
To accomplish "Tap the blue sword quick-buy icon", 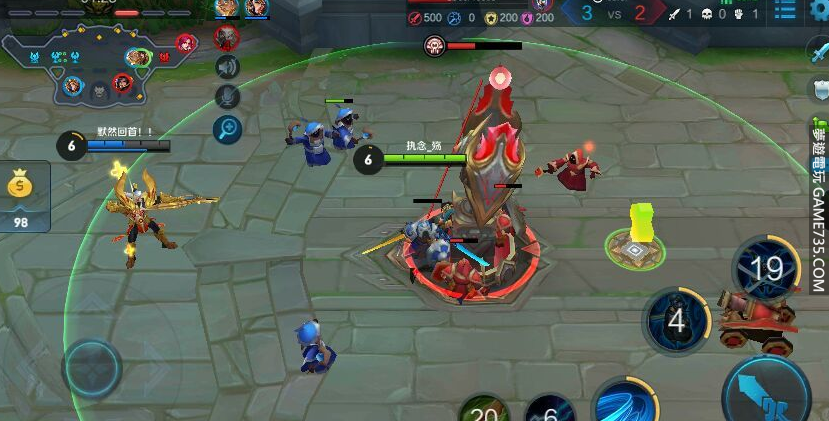I will pos(818,55).
